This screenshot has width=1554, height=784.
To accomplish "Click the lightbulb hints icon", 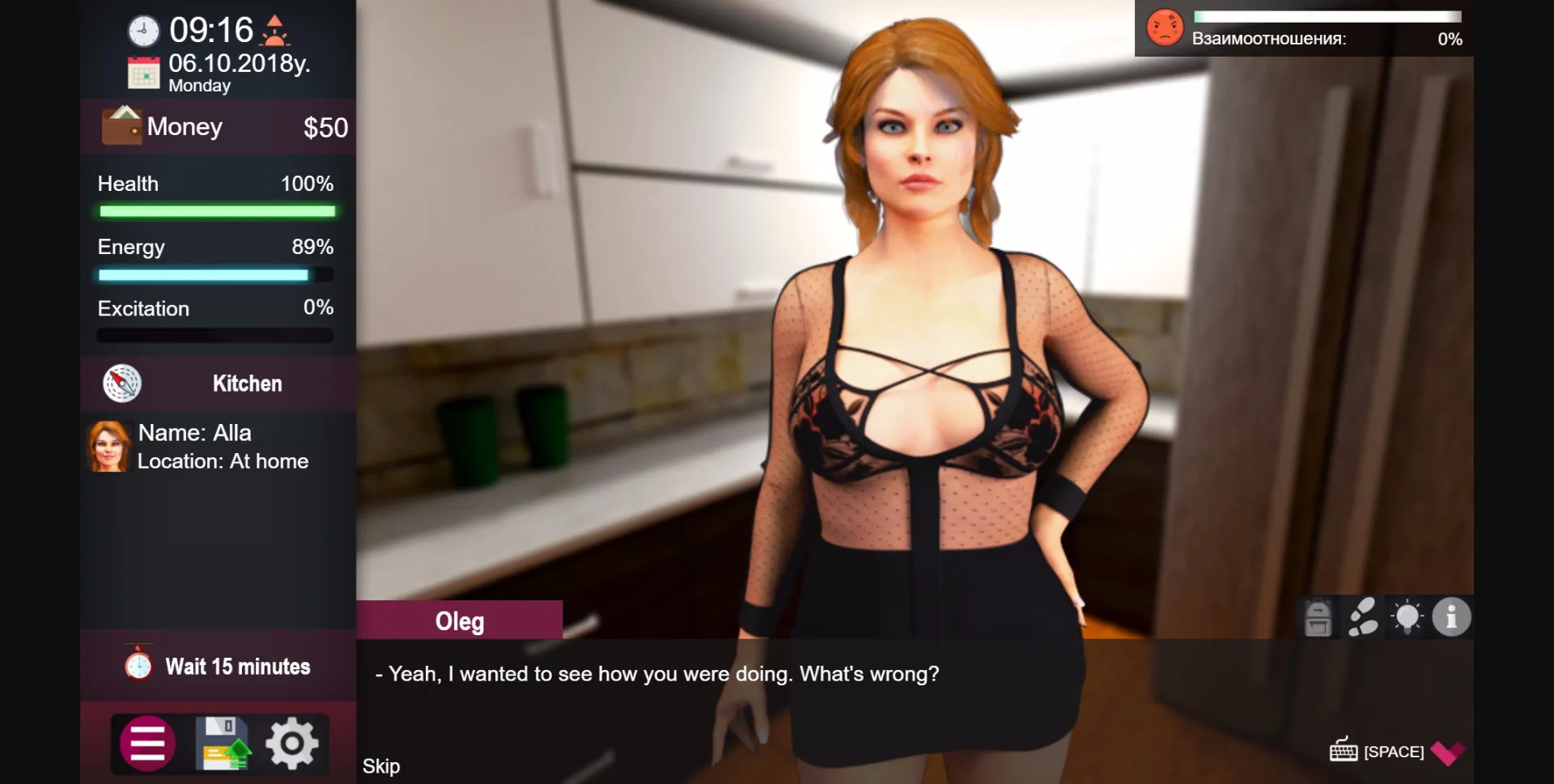I will (x=1408, y=617).
